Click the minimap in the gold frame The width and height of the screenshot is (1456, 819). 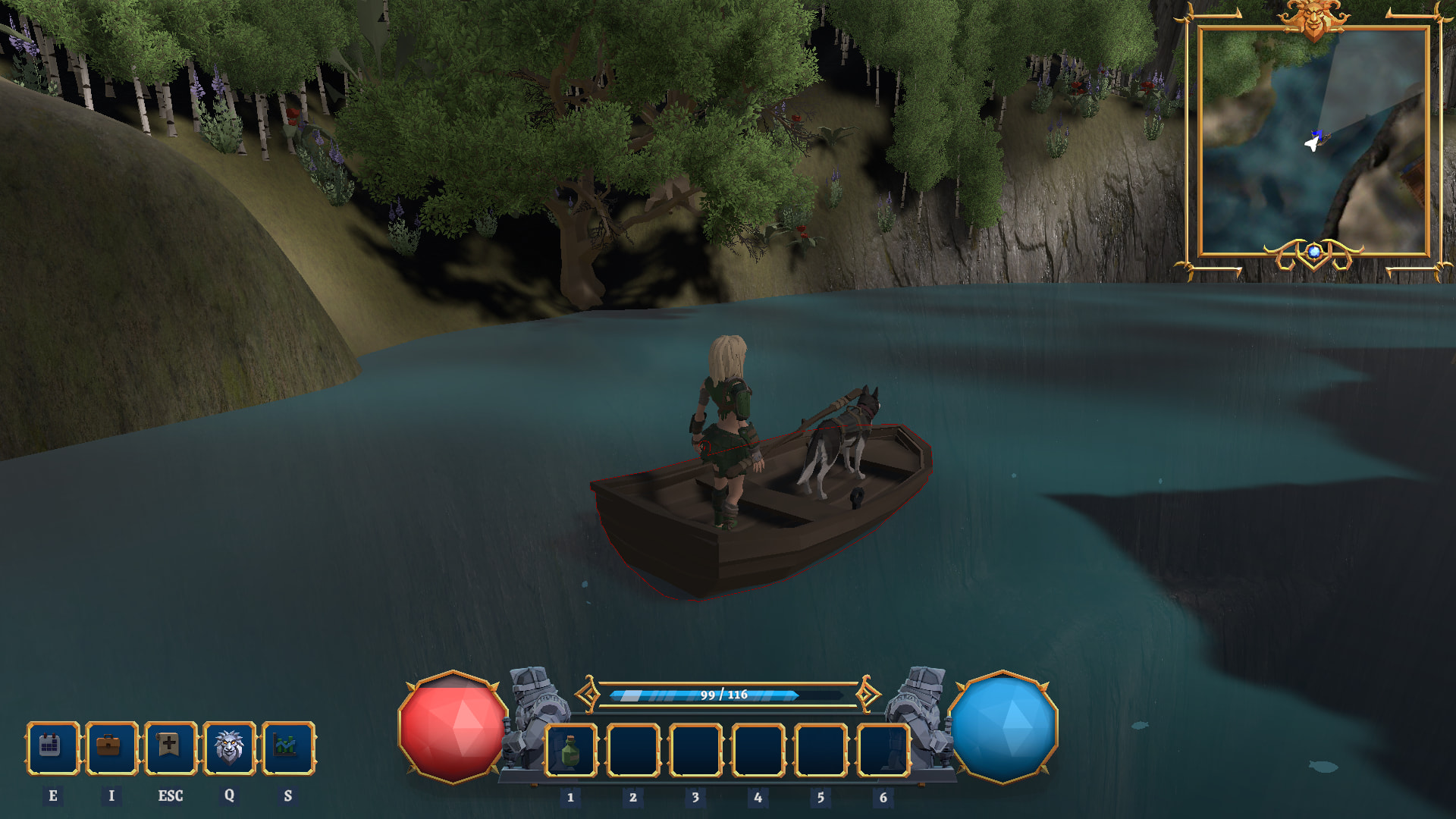(1313, 142)
